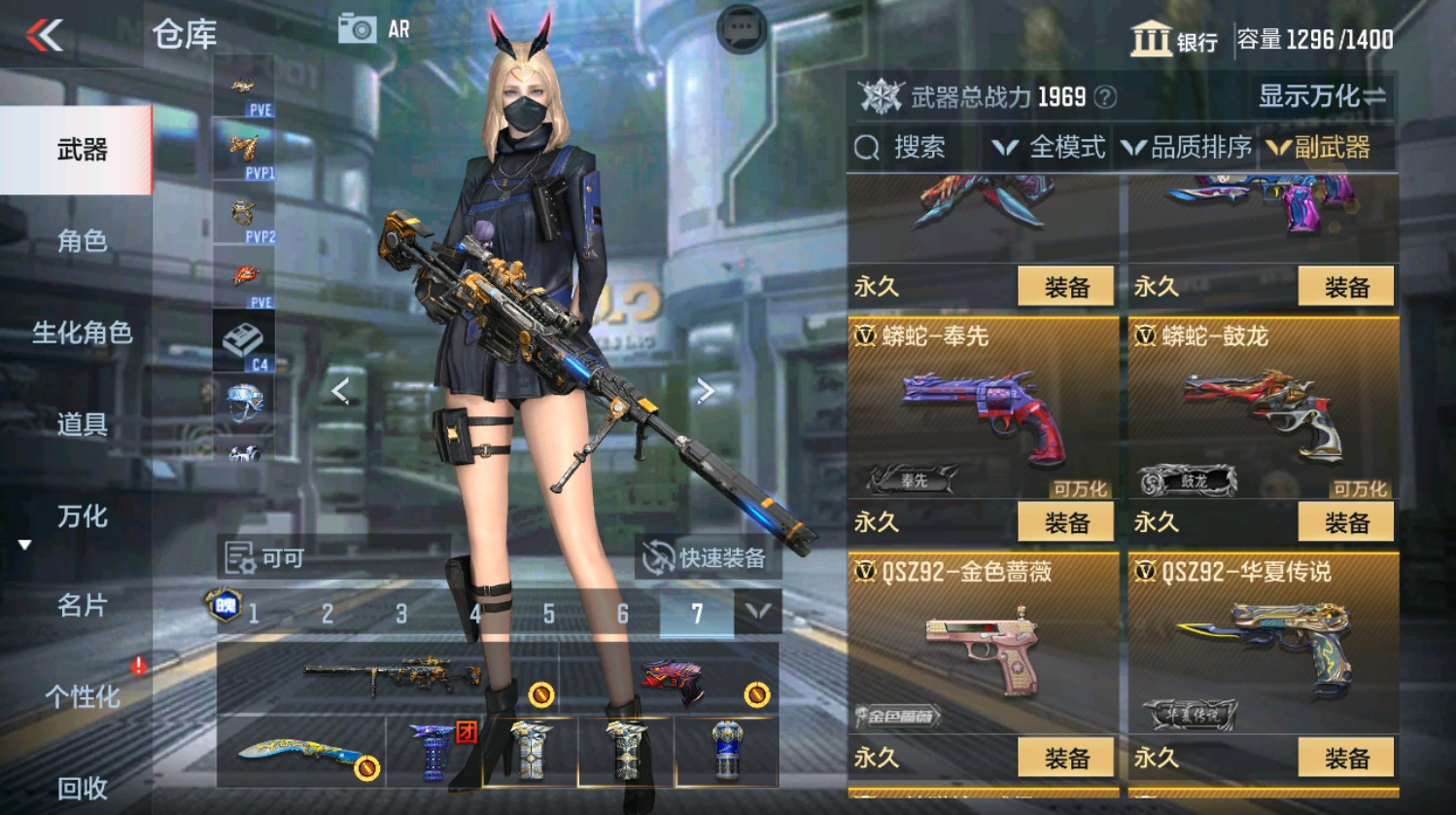Switch to the 角色 characters tab
This screenshot has width=1456, height=815.
tap(83, 240)
